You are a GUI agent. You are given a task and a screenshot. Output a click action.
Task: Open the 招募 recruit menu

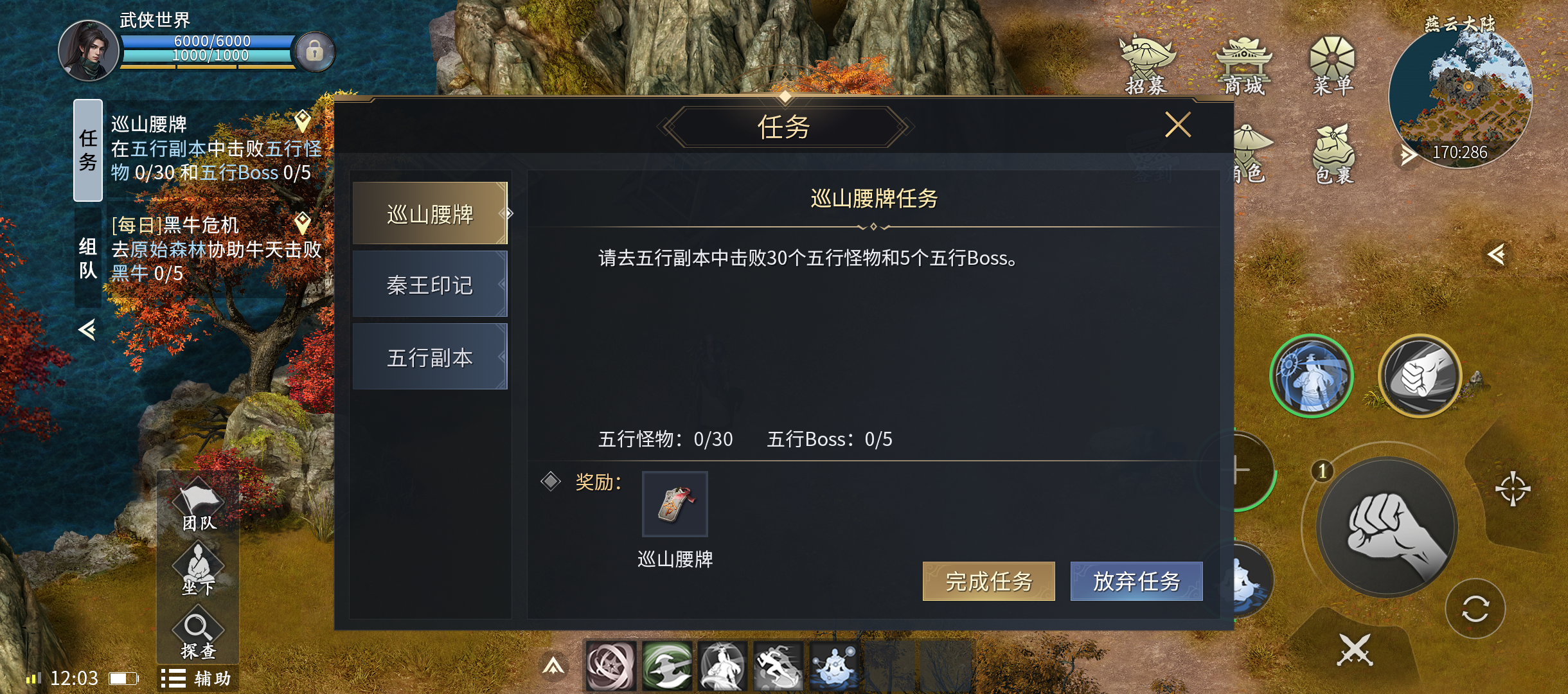1146,66
